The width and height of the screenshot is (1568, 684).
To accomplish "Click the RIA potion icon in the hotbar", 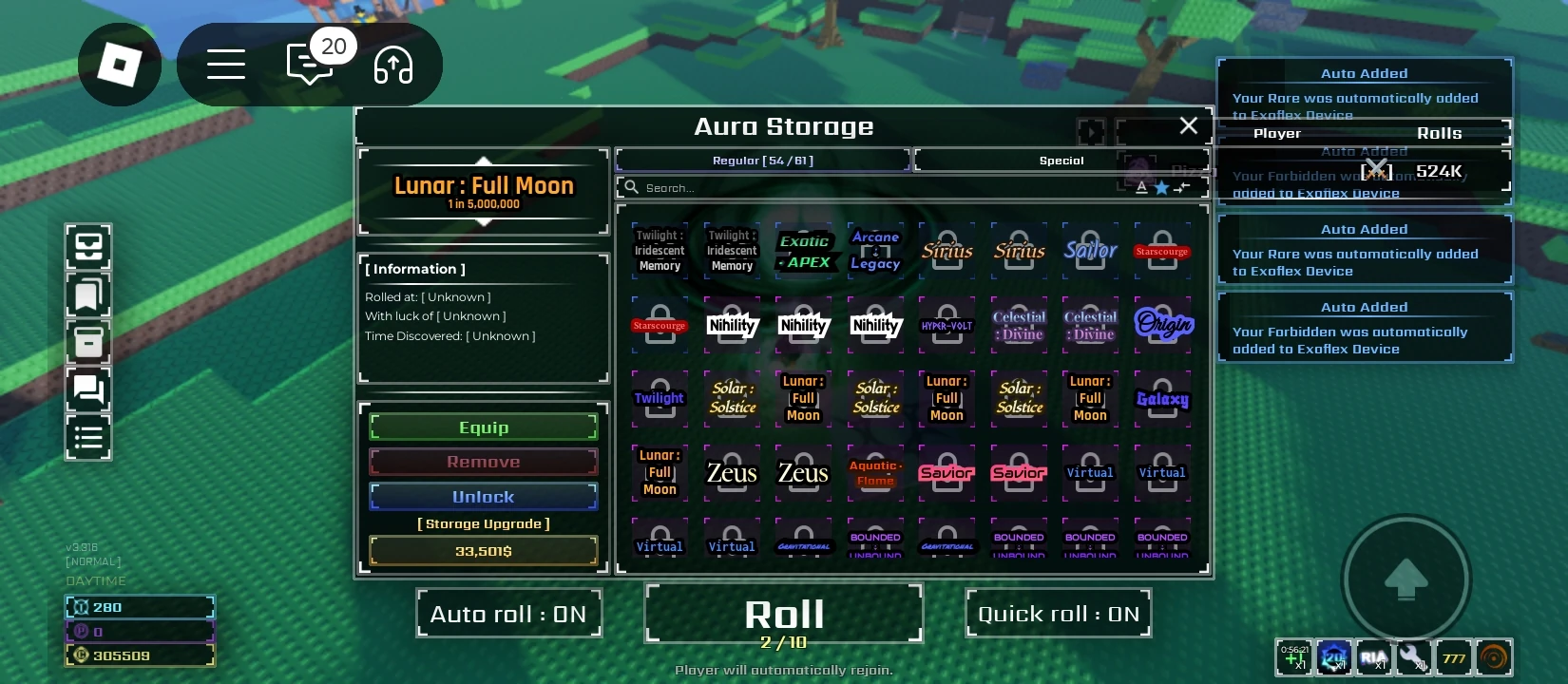I will 1373,656.
